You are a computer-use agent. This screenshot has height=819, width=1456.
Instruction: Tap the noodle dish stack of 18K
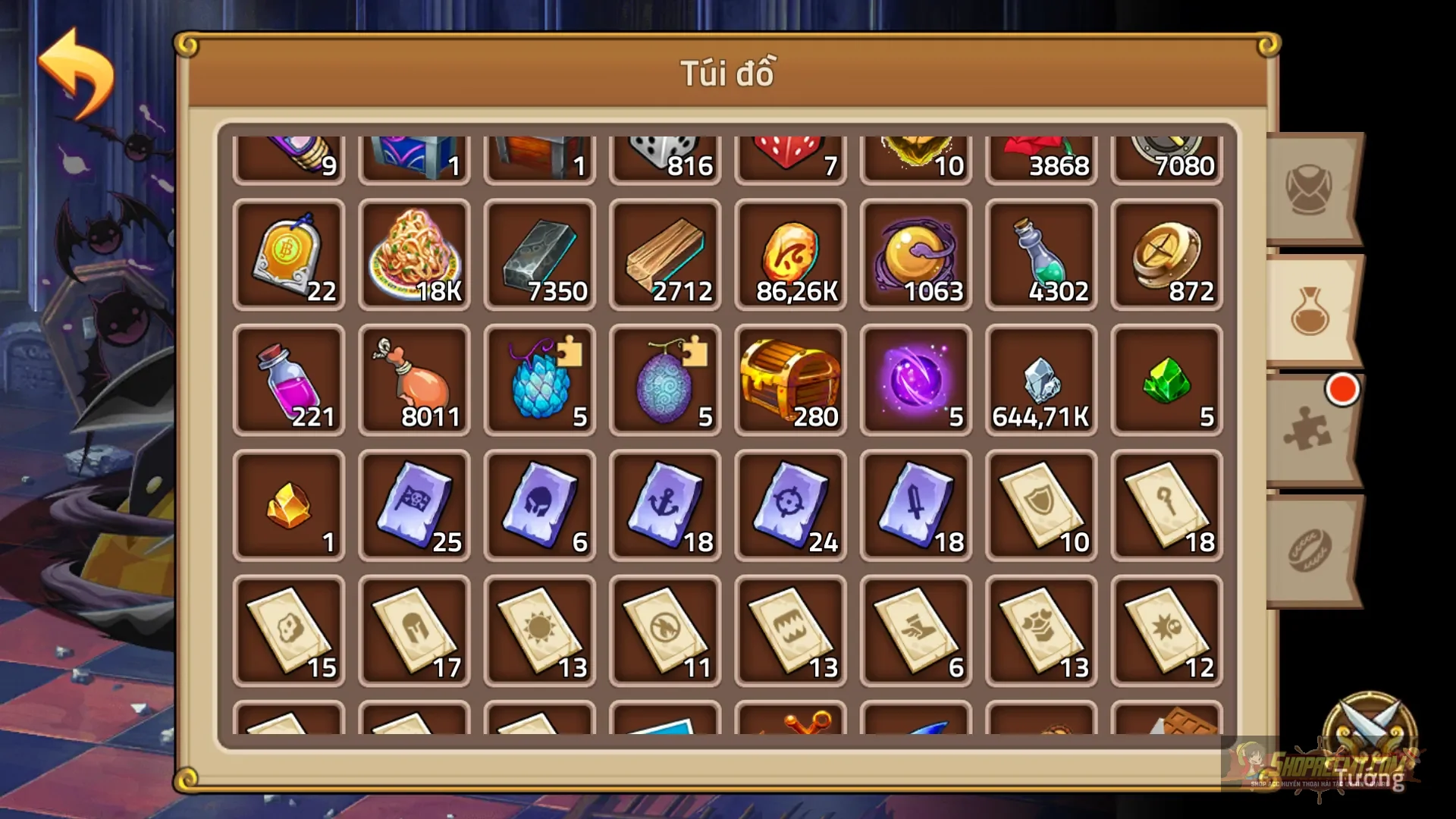(414, 254)
